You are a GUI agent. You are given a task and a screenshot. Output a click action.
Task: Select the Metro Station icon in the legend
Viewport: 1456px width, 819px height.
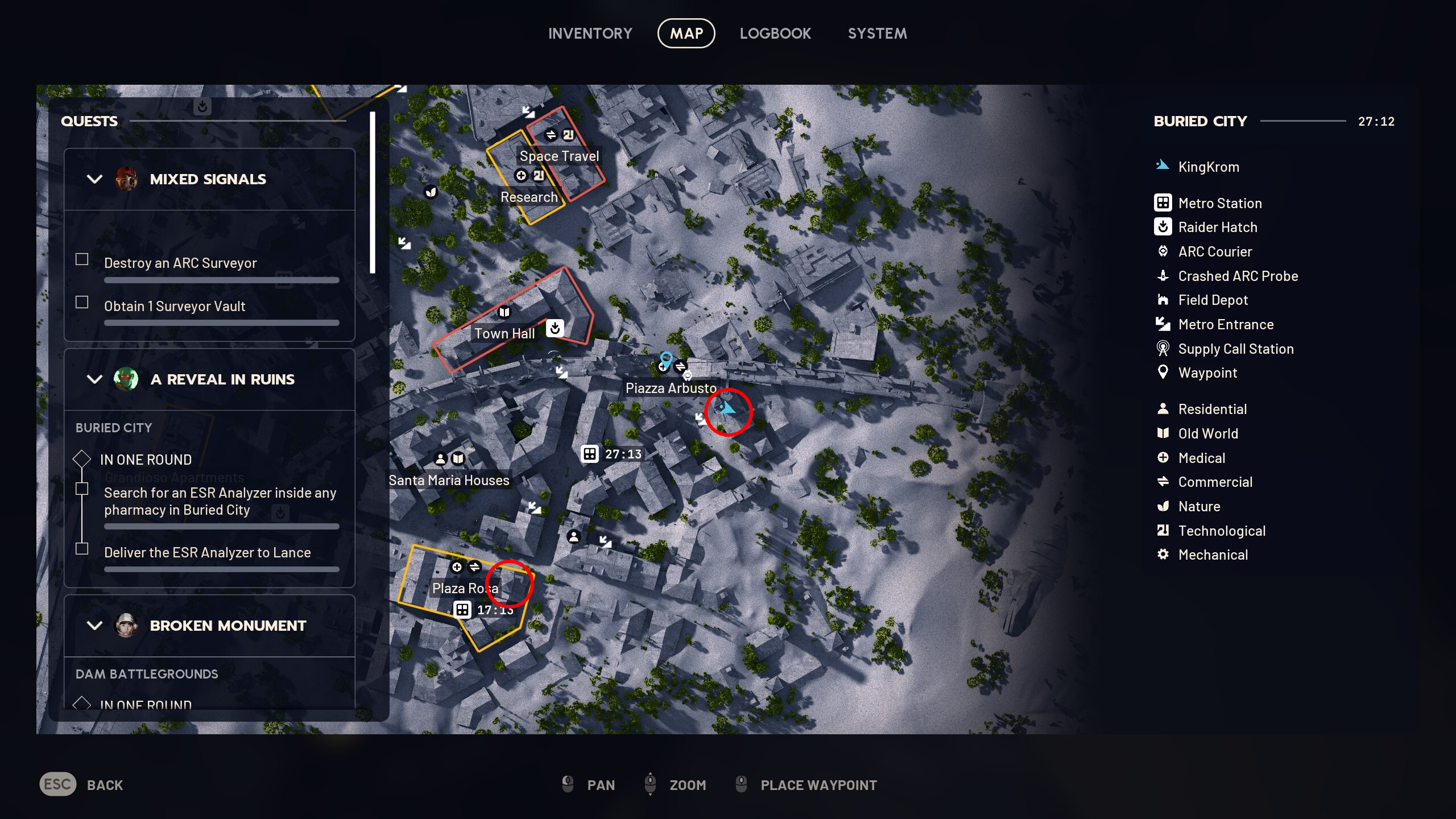coord(1163,202)
